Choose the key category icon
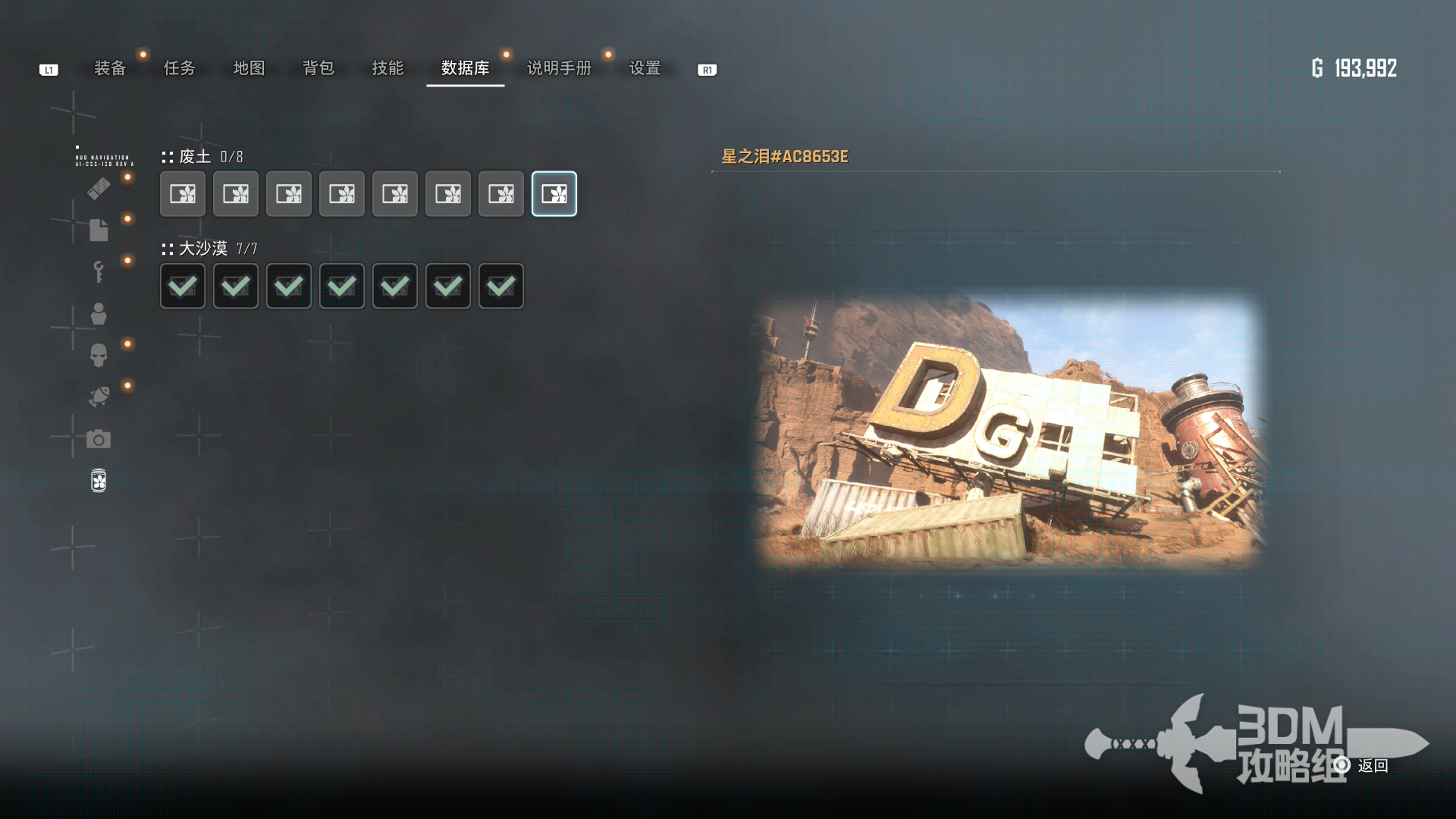 [99, 271]
